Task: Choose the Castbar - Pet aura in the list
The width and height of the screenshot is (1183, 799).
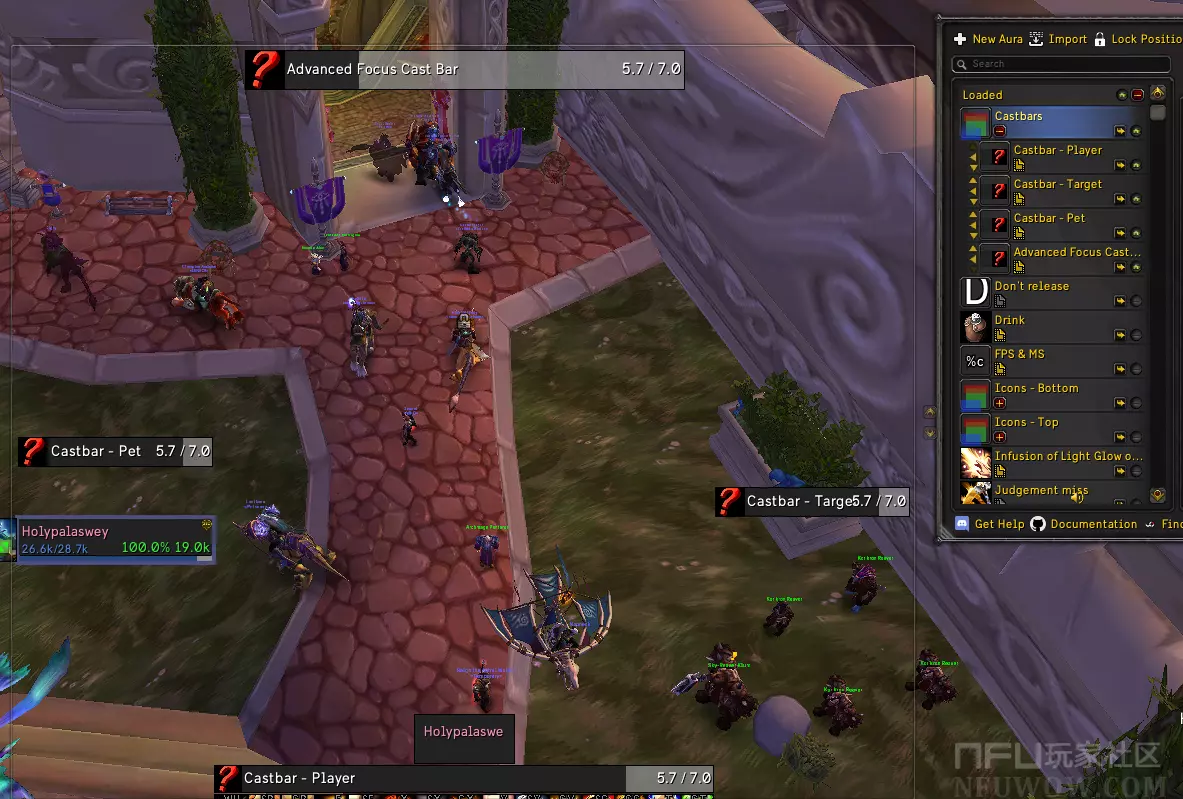Action: (x=1050, y=219)
